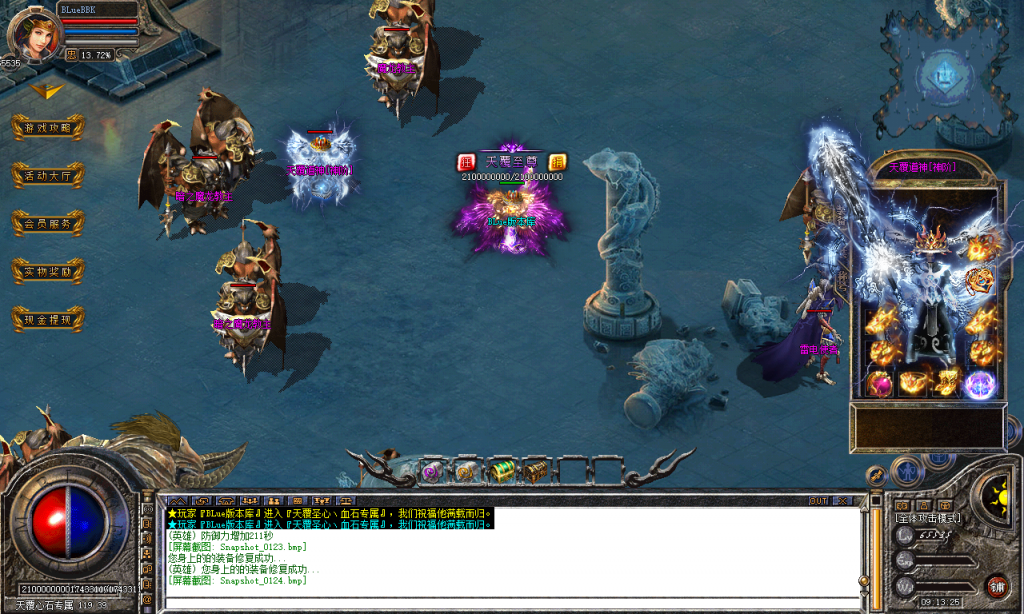Click the sun day-night indicator icon

click(998, 494)
